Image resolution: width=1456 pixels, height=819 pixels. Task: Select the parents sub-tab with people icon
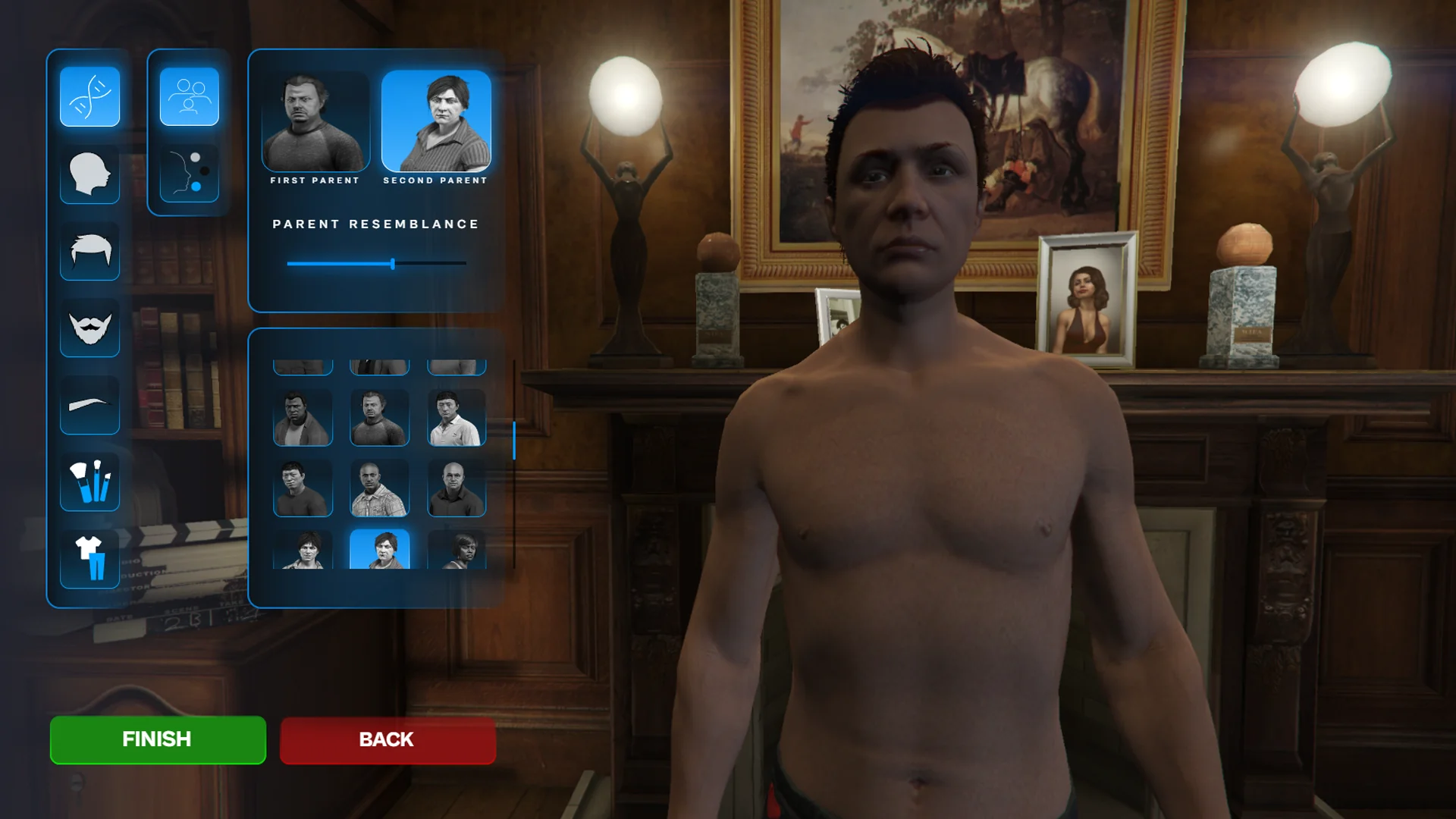[189, 96]
